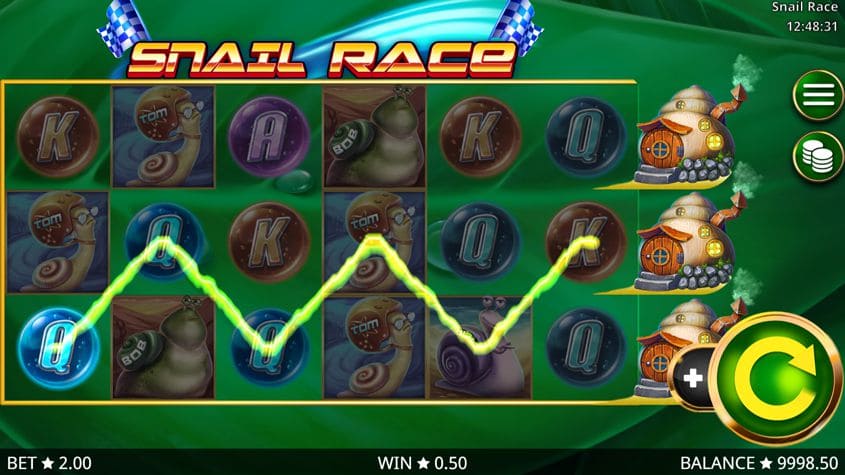Spin the reels with the green arrow button

pyautogui.click(x=780, y=376)
